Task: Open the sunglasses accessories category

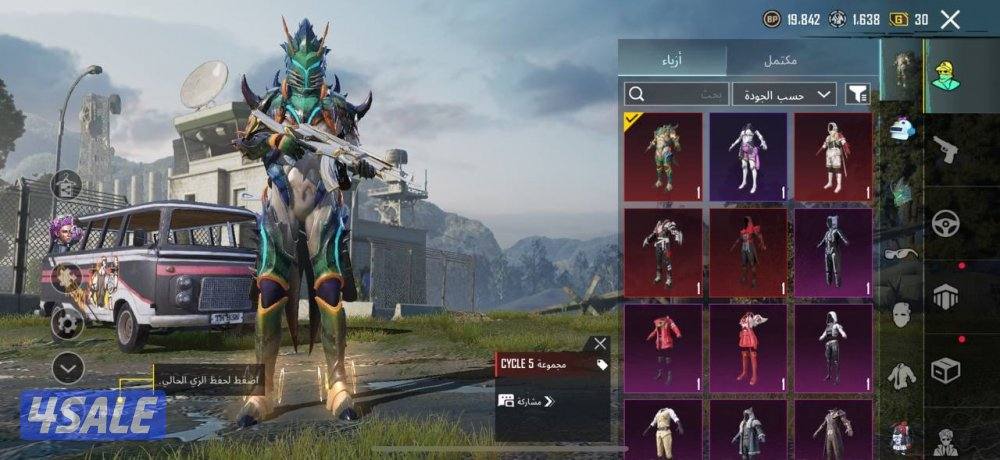Action: (x=901, y=253)
